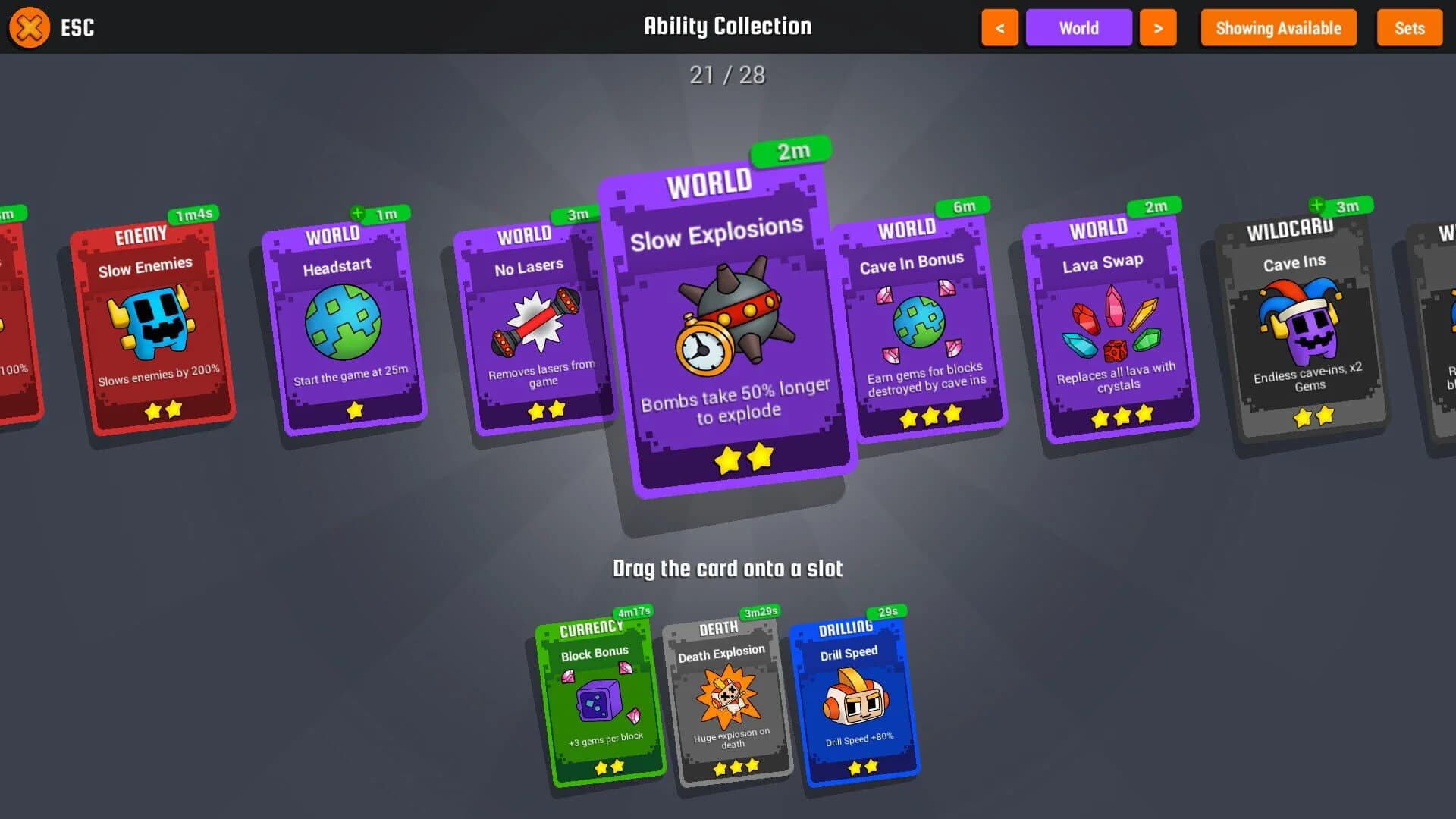
Task: Click the right arrow to change category
Action: click(1158, 27)
